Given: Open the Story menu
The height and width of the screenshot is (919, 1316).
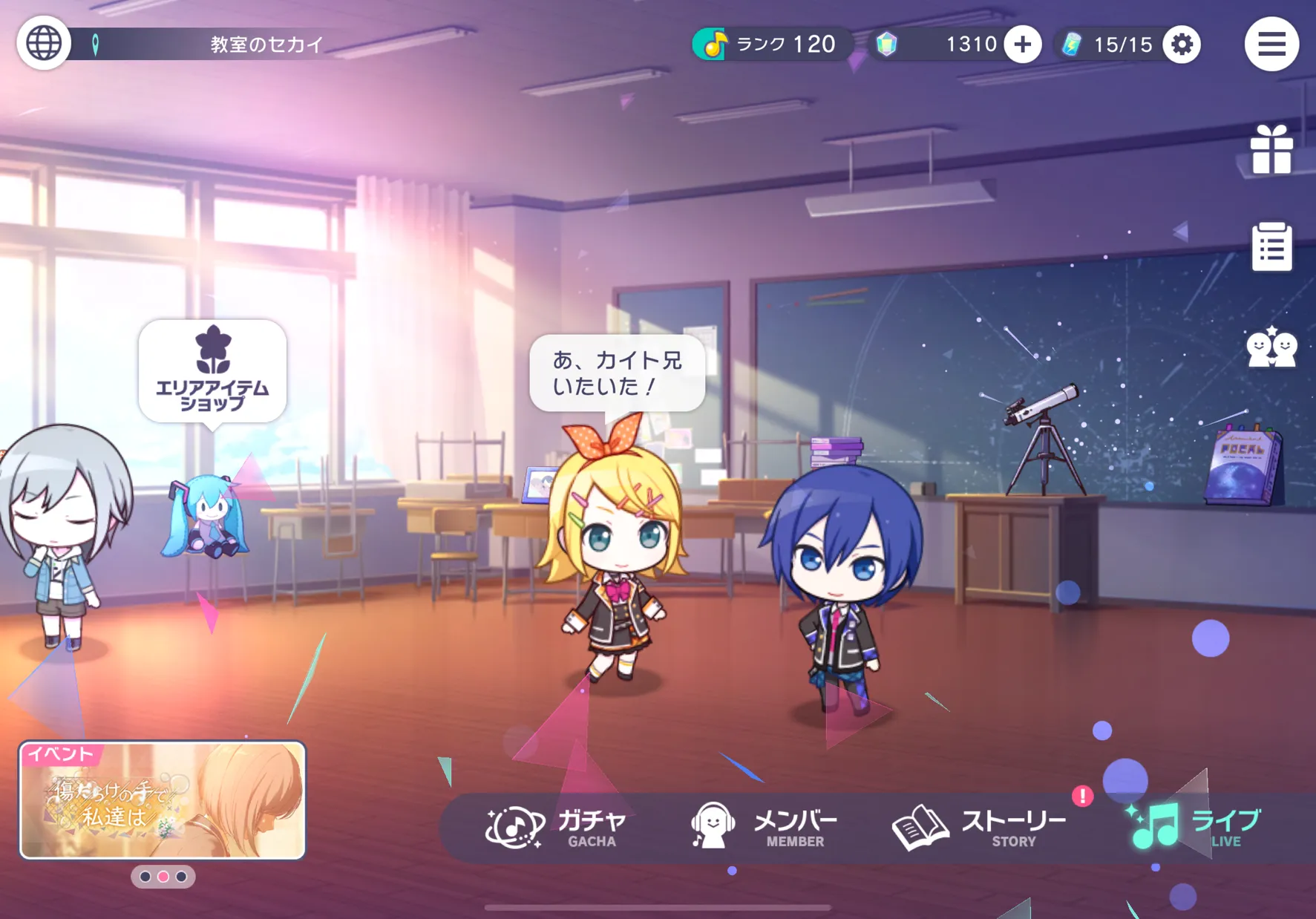Looking at the screenshot, I should click(980, 827).
